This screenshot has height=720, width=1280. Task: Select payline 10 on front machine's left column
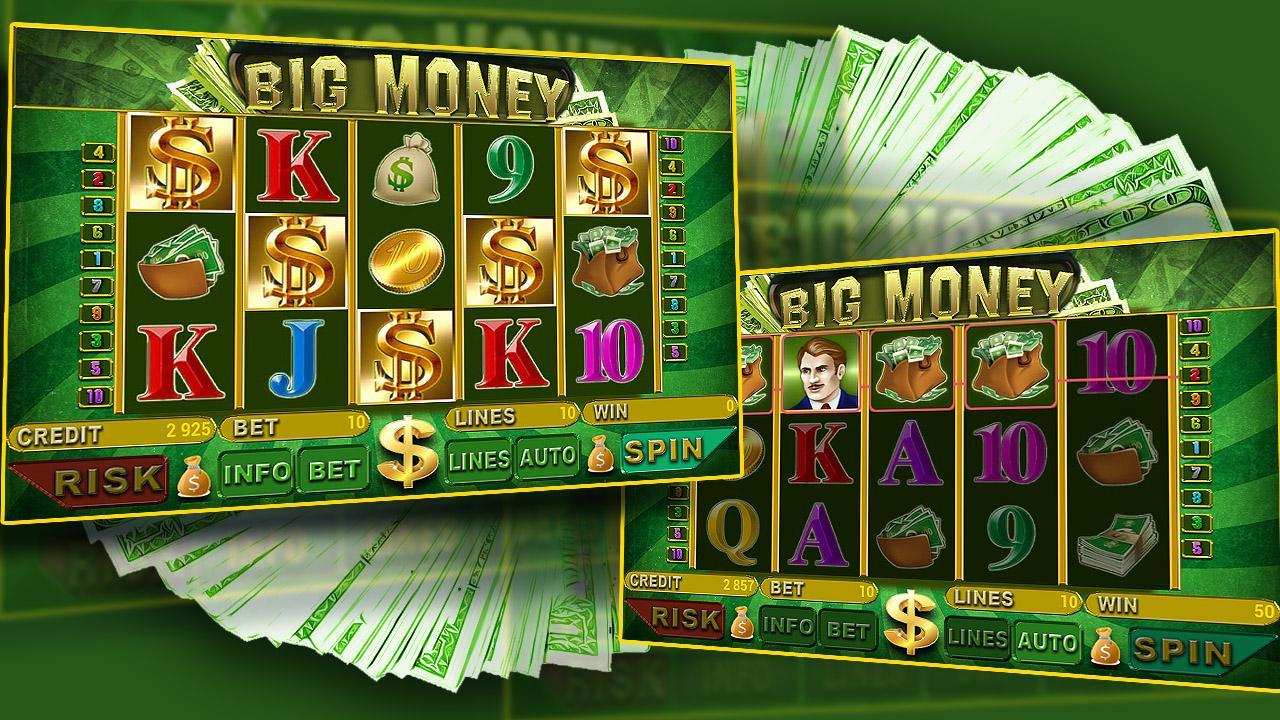(94, 398)
